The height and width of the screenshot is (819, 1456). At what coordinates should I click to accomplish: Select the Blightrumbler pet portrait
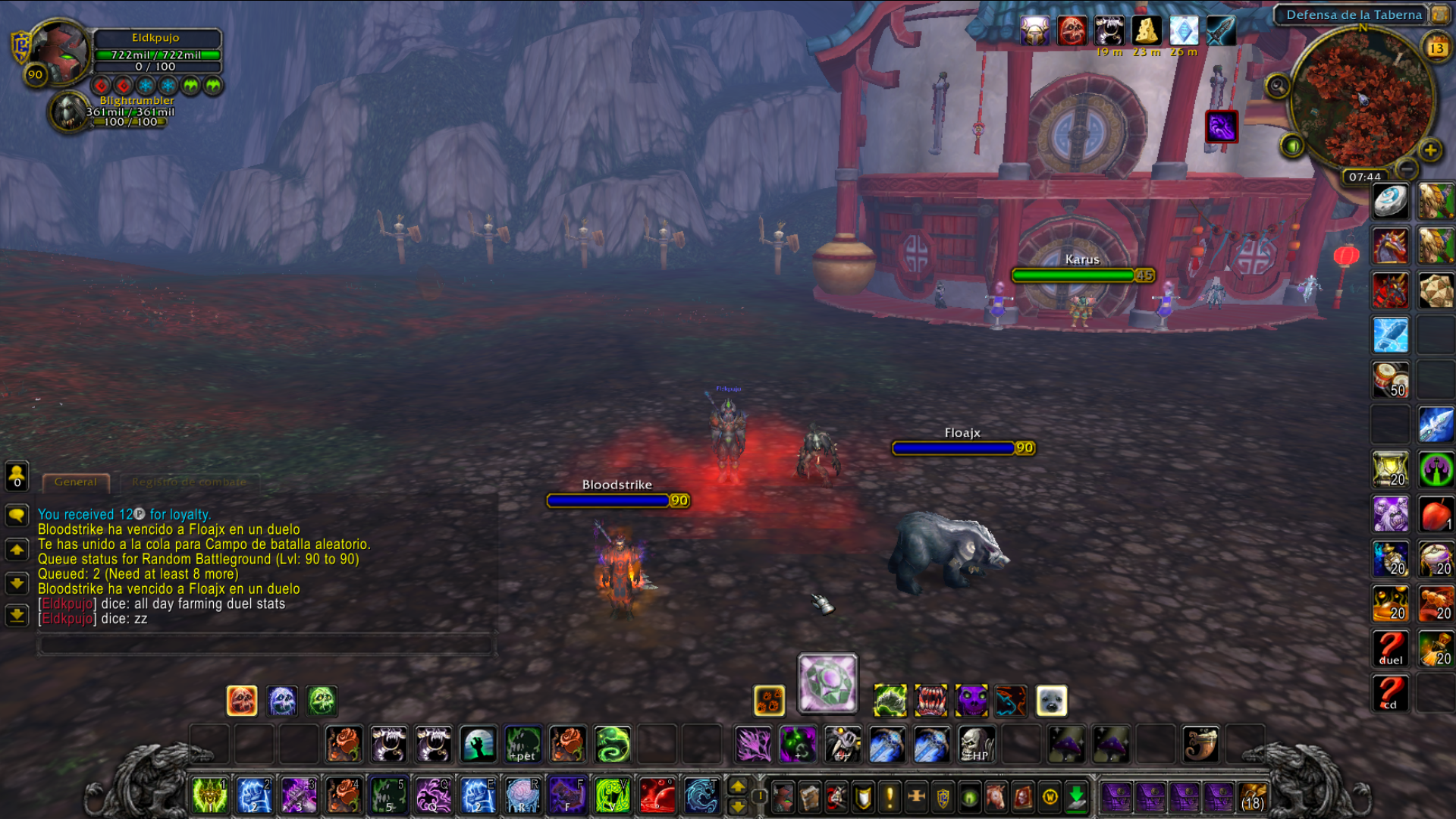click(69, 111)
